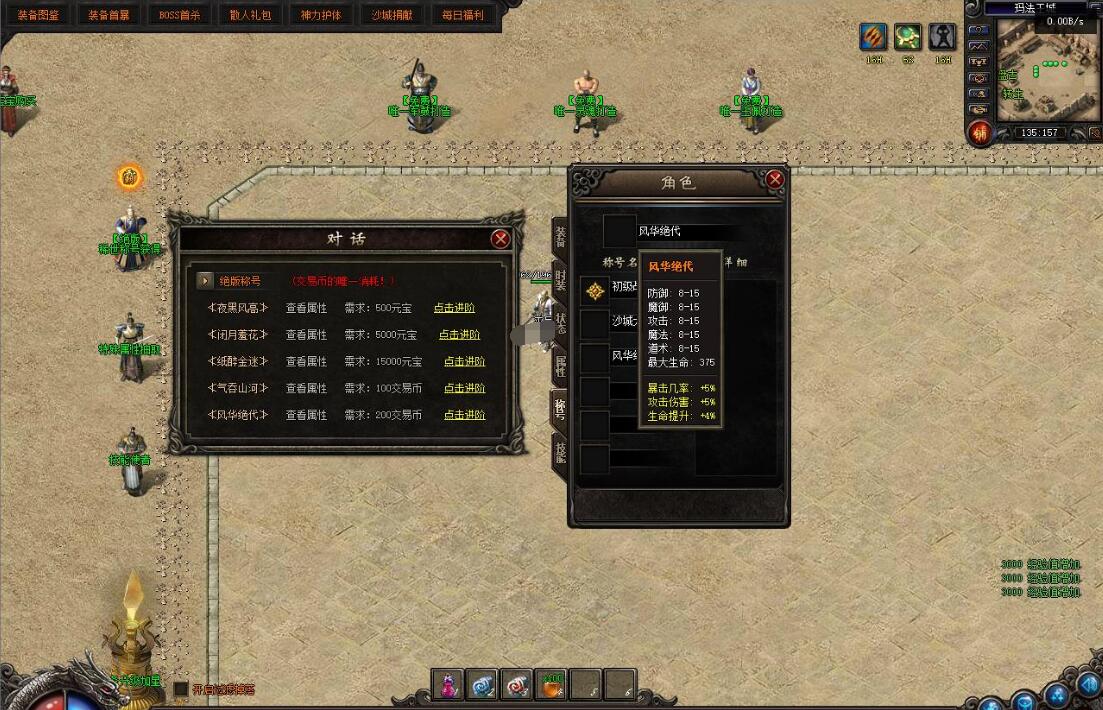Click 点击进阶 for the 风华绝代 title
The width and height of the screenshot is (1103, 710).
(x=464, y=414)
